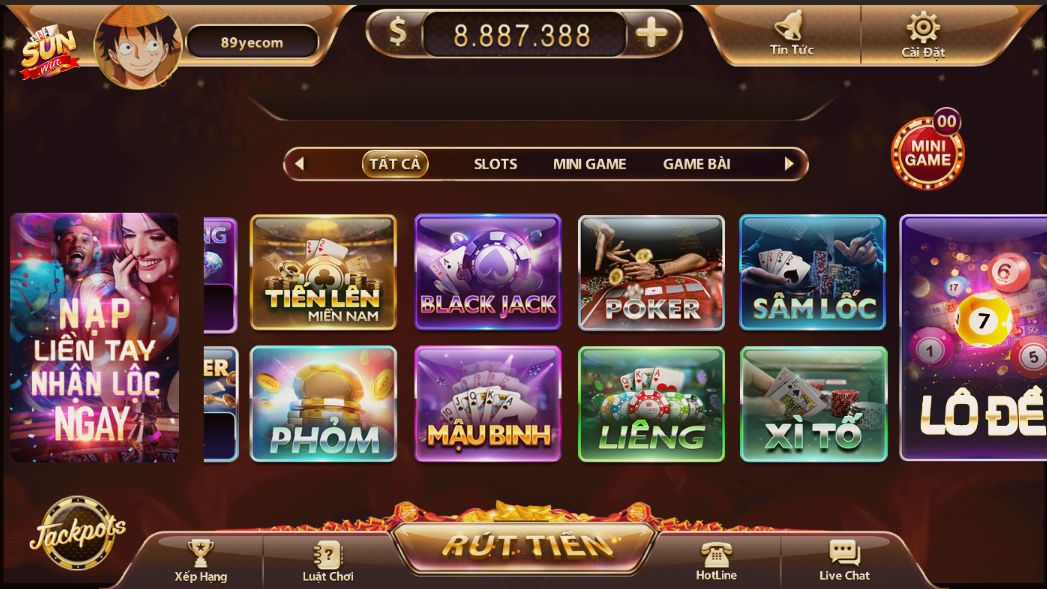Open Cài Đặt settings gear
The height and width of the screenshot is (589, 1047).
[922, 31]
